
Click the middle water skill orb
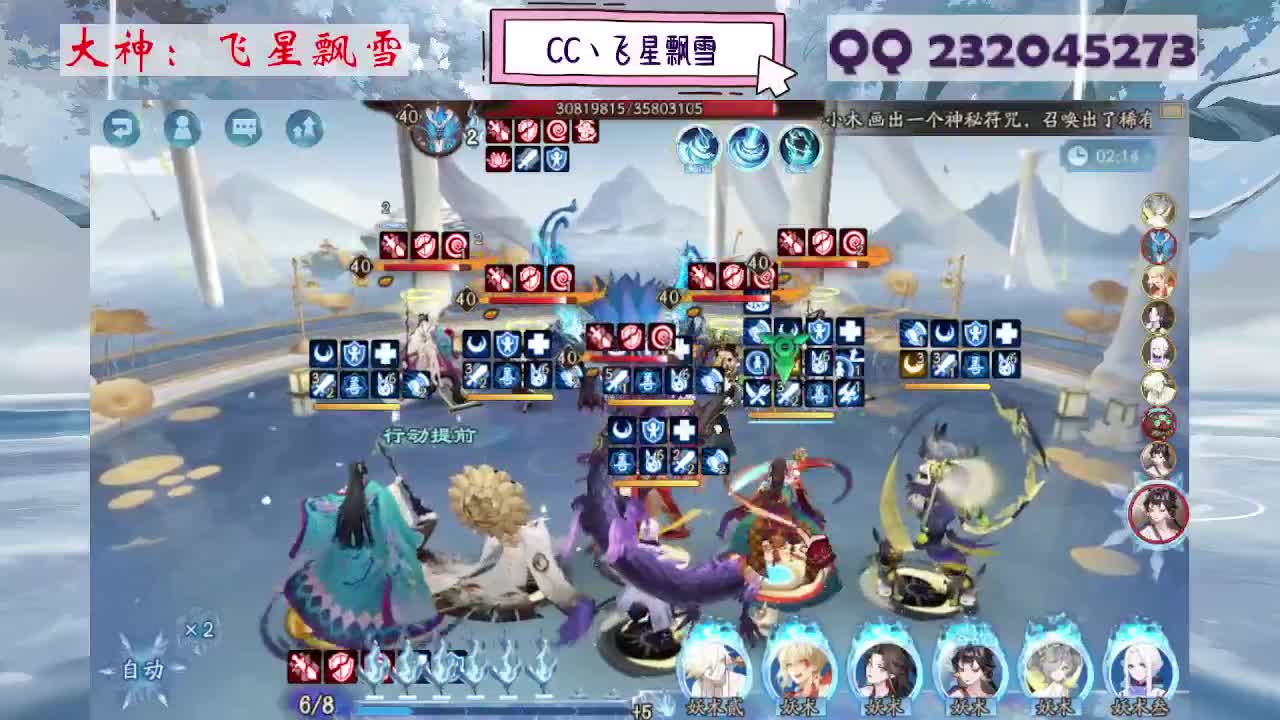[x=748, y=148]
